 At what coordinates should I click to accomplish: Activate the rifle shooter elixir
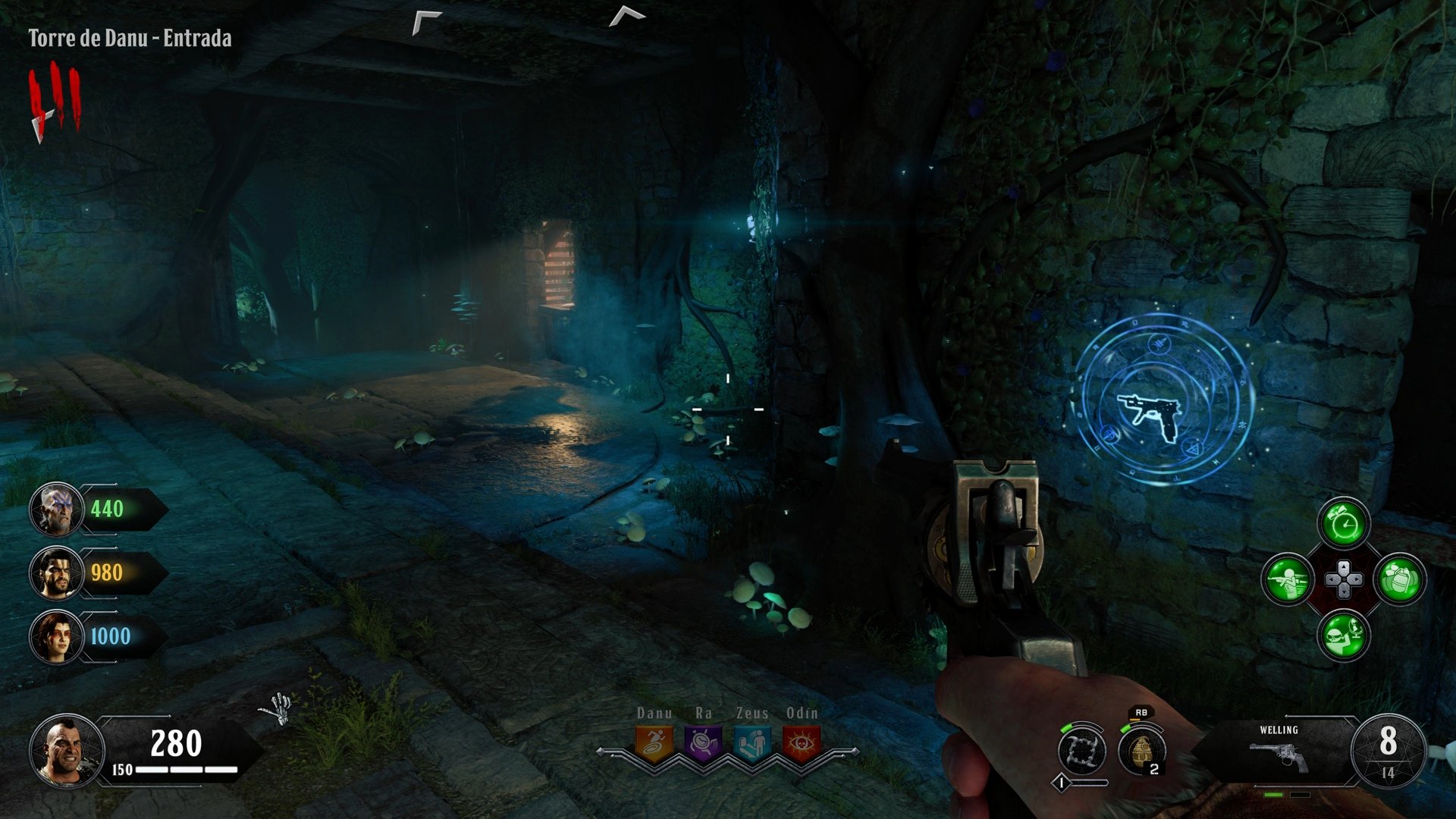[x=1288, y=580]
